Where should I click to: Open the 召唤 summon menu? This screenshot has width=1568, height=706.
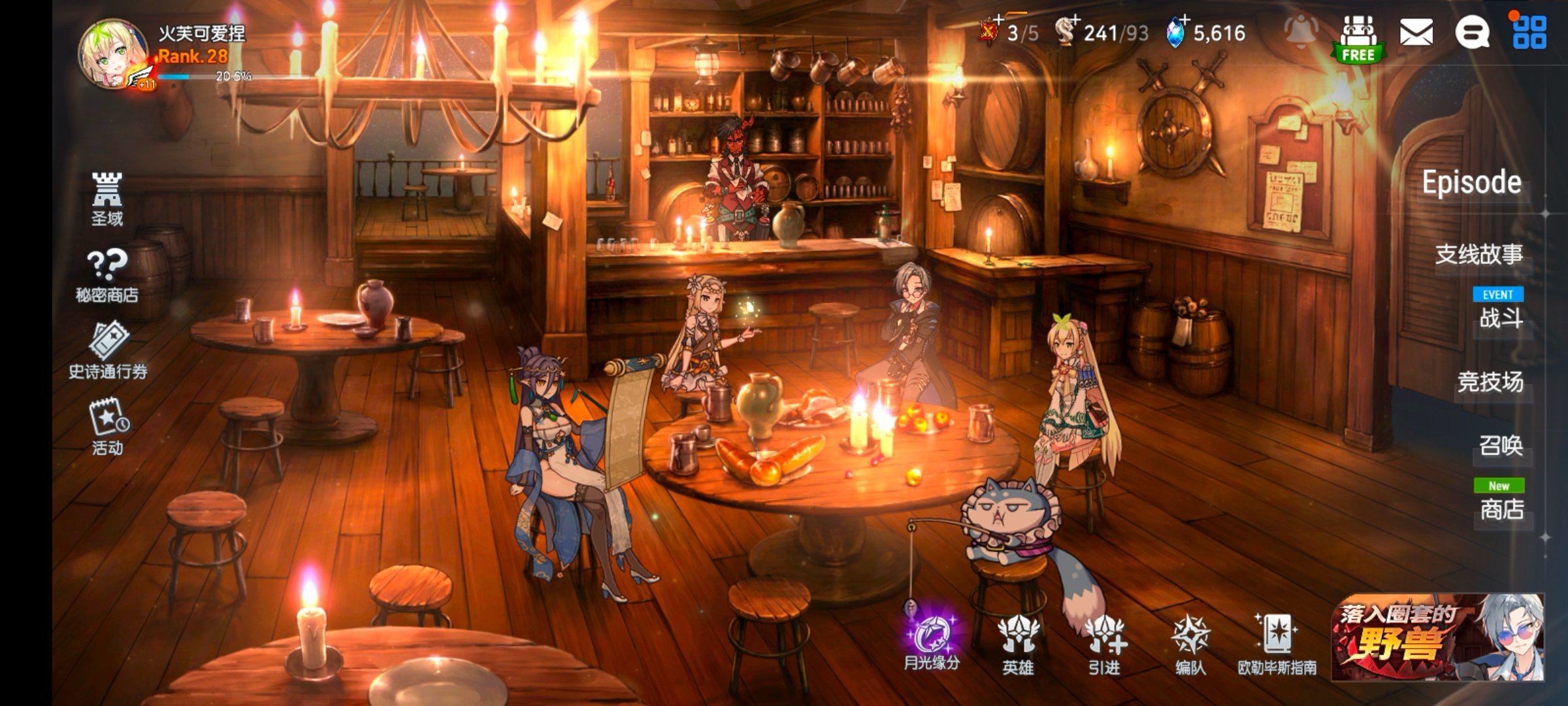1500,446
